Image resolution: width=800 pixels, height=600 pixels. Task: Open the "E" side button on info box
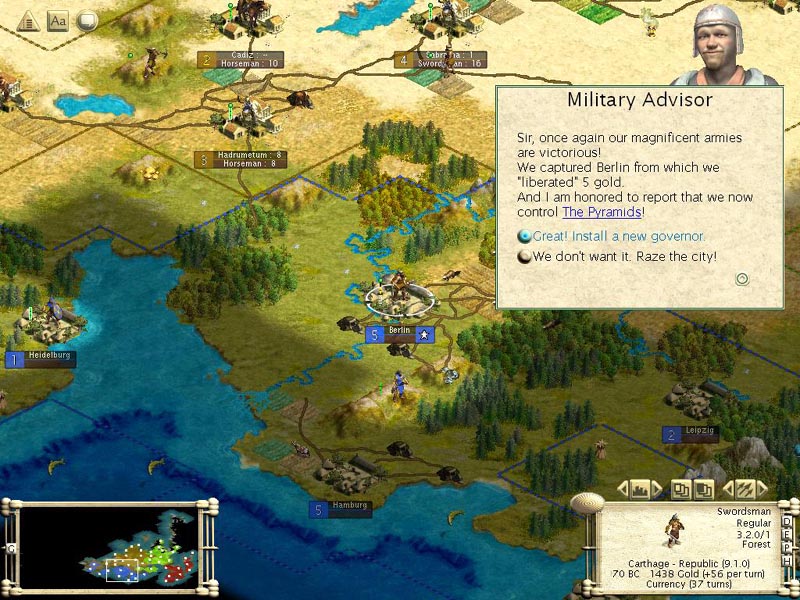787,537
